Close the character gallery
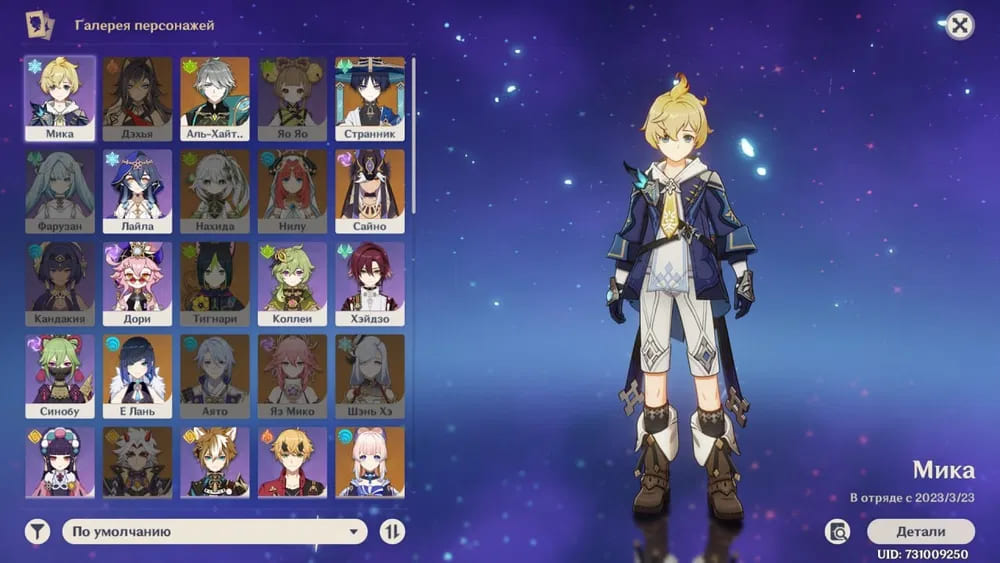The width and height of the screenshot is (1000, 563). pyautogui.click(x=959, y=26)
